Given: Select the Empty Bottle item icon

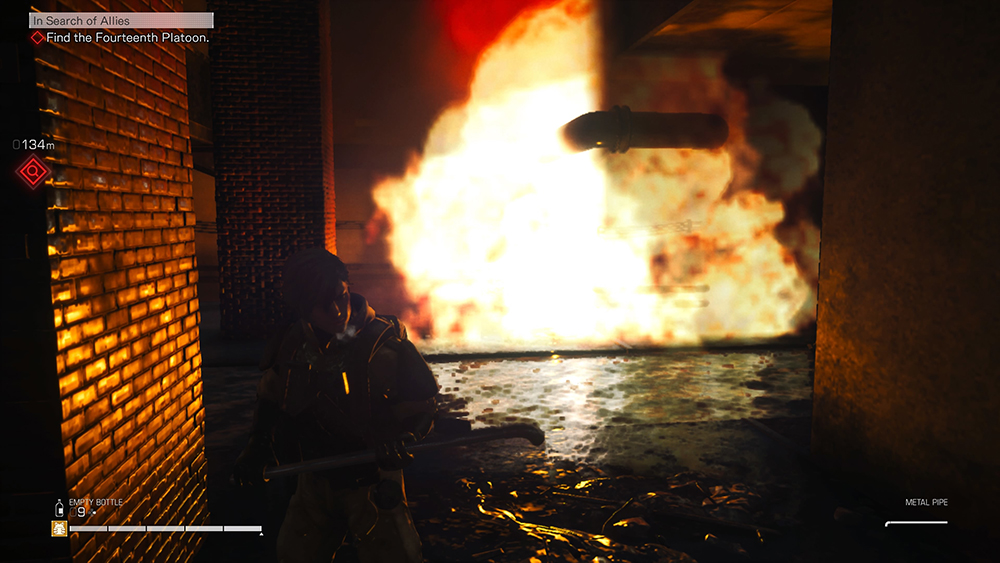Looking at the screenshot, I should (x=59, y=509).
